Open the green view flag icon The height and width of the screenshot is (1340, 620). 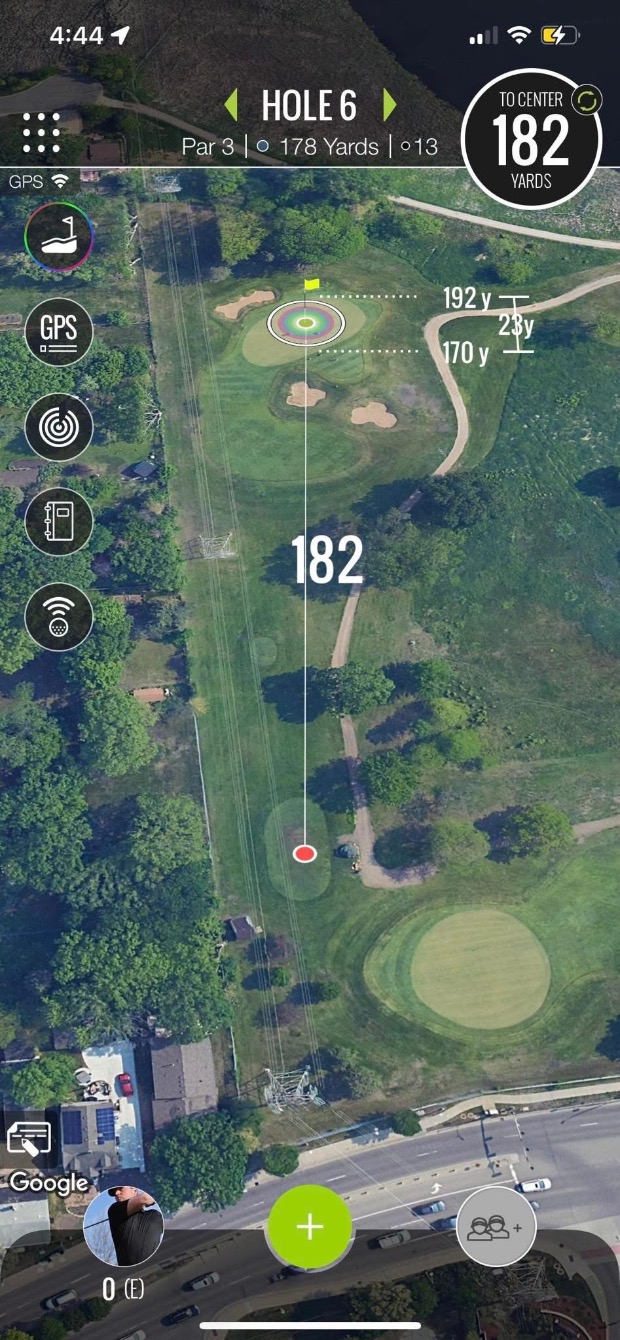pyautogui.click(x=59, y=237)
